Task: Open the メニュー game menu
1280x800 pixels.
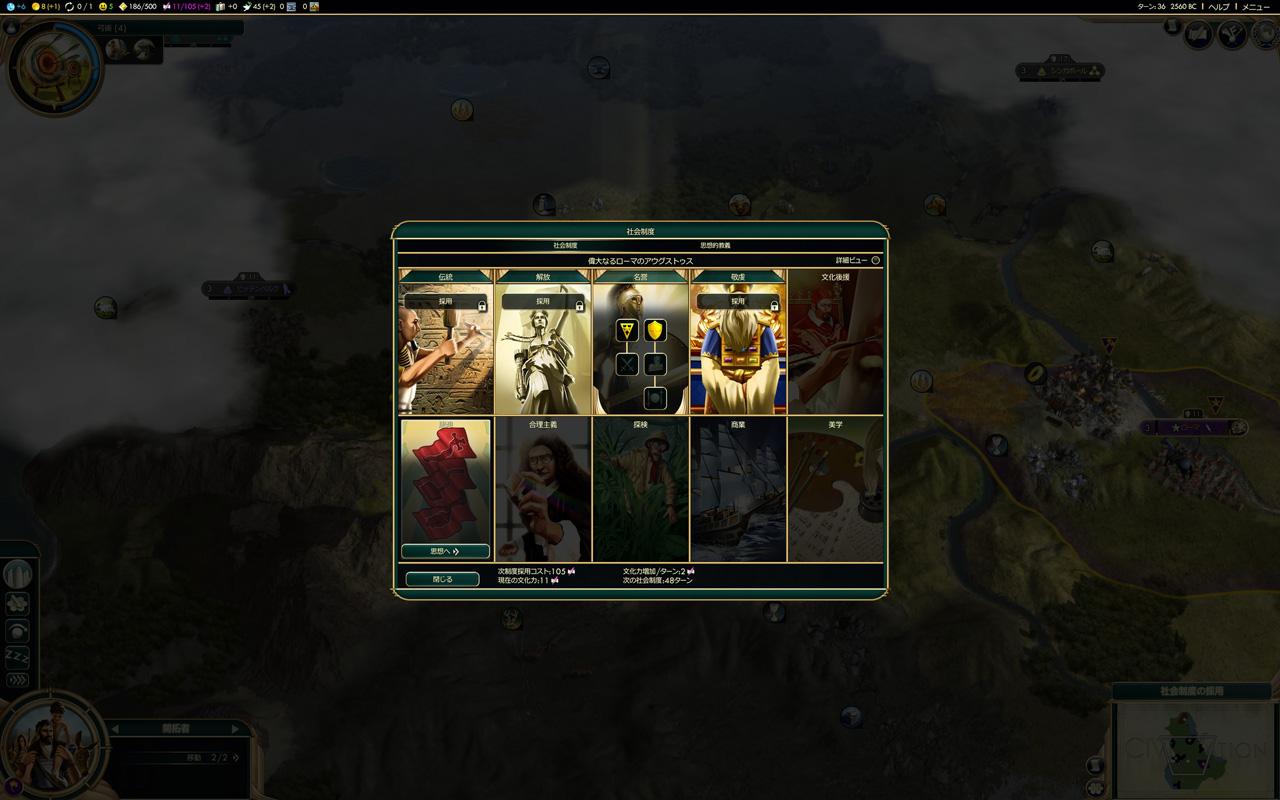Action: pyautogui.click(x=1255, y=7)
